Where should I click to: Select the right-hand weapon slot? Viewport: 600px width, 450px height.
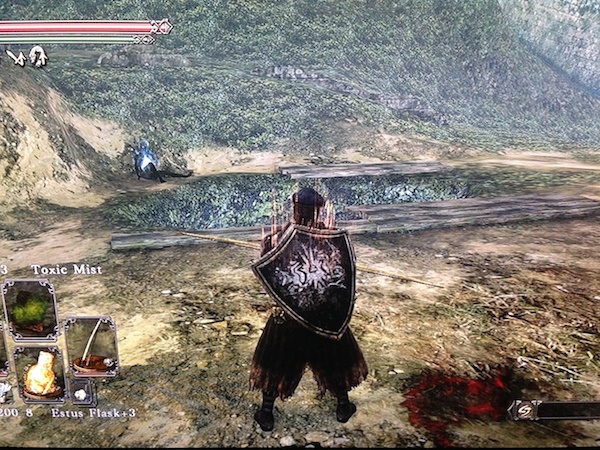pyautogui.click(x=91, y=346)
